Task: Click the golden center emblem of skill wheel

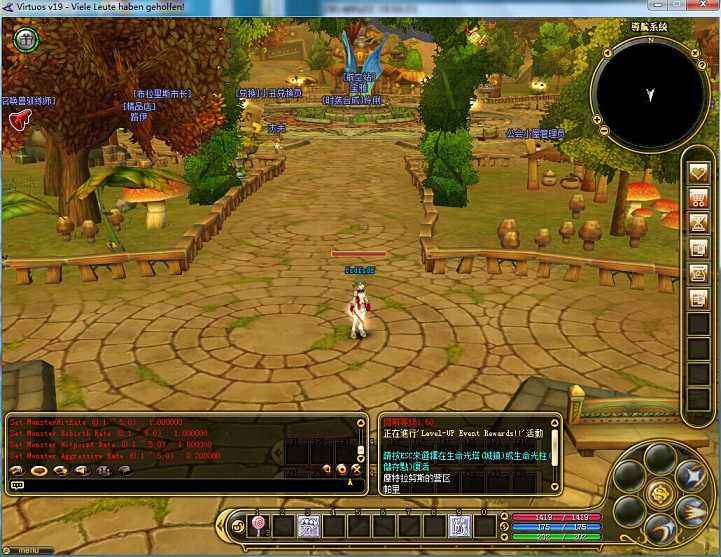Action: [658, 492]
